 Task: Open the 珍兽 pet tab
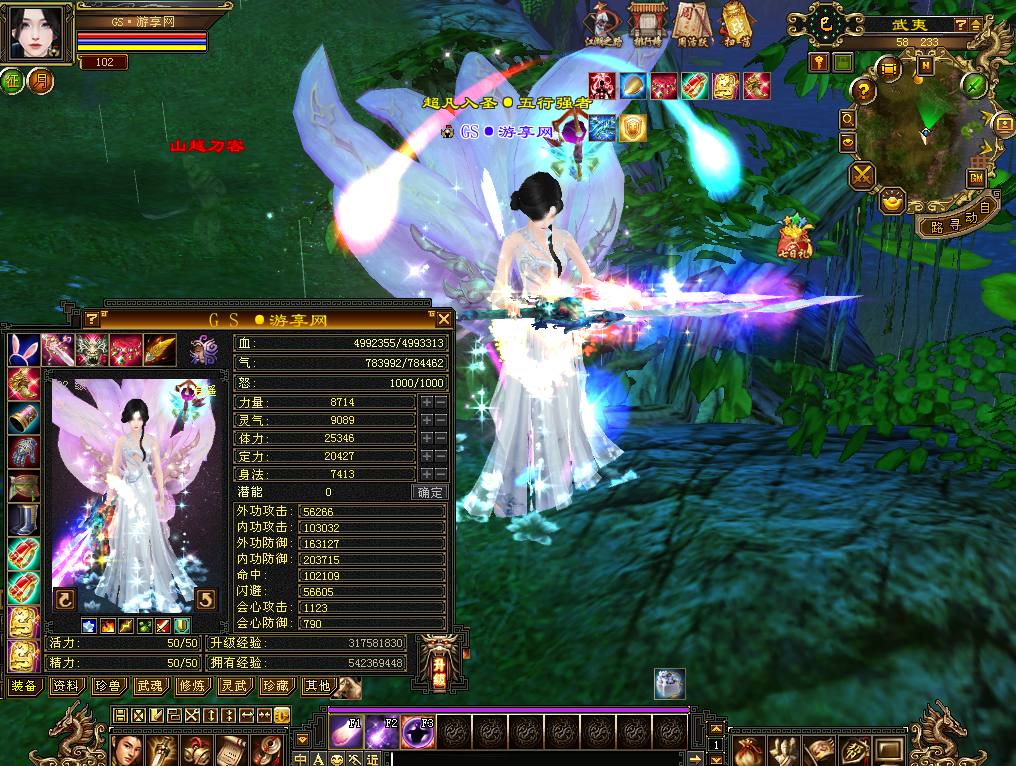coord(107,686)
